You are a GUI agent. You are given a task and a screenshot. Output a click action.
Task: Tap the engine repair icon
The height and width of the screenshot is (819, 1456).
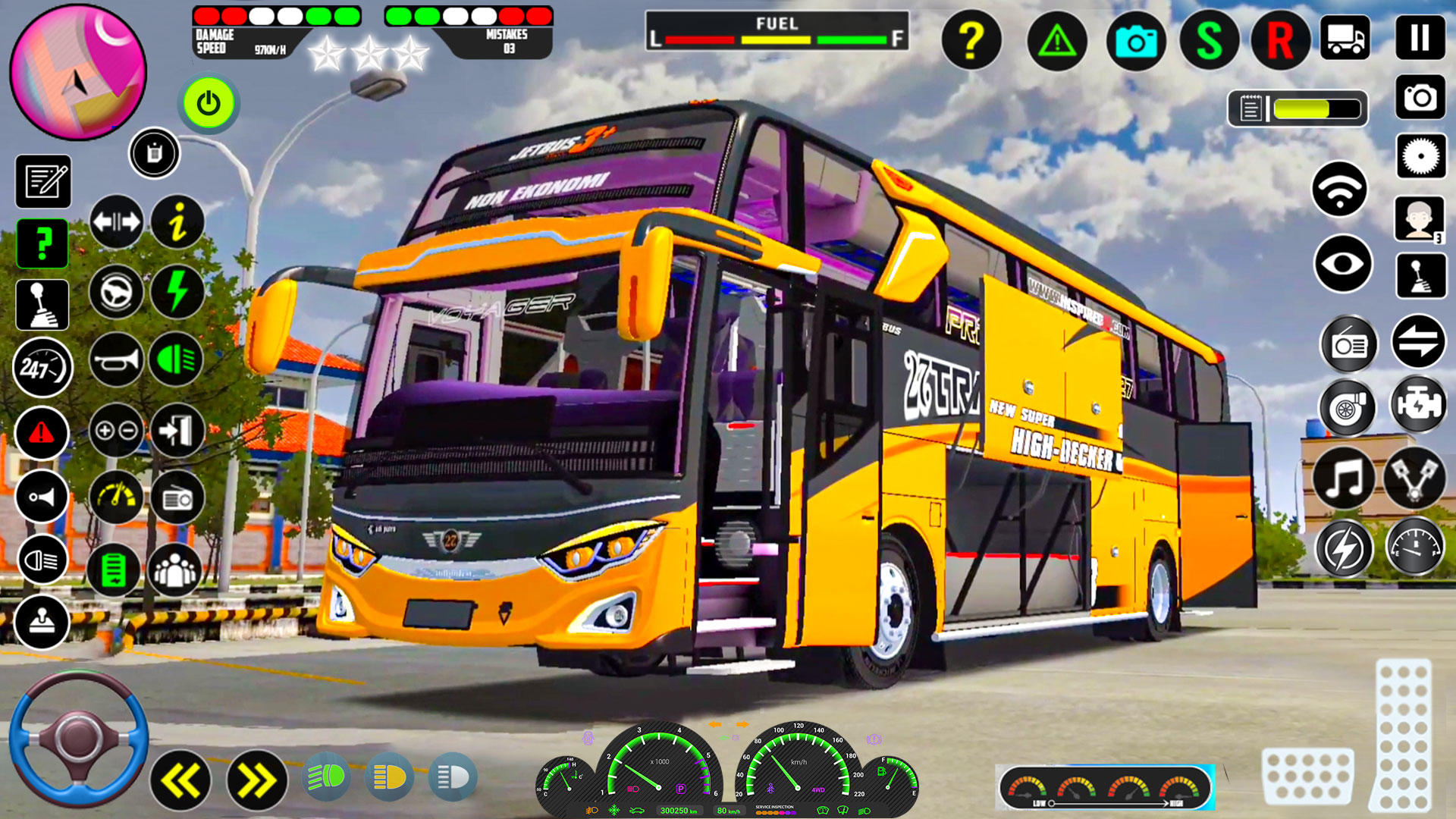tap(1421, 404)
